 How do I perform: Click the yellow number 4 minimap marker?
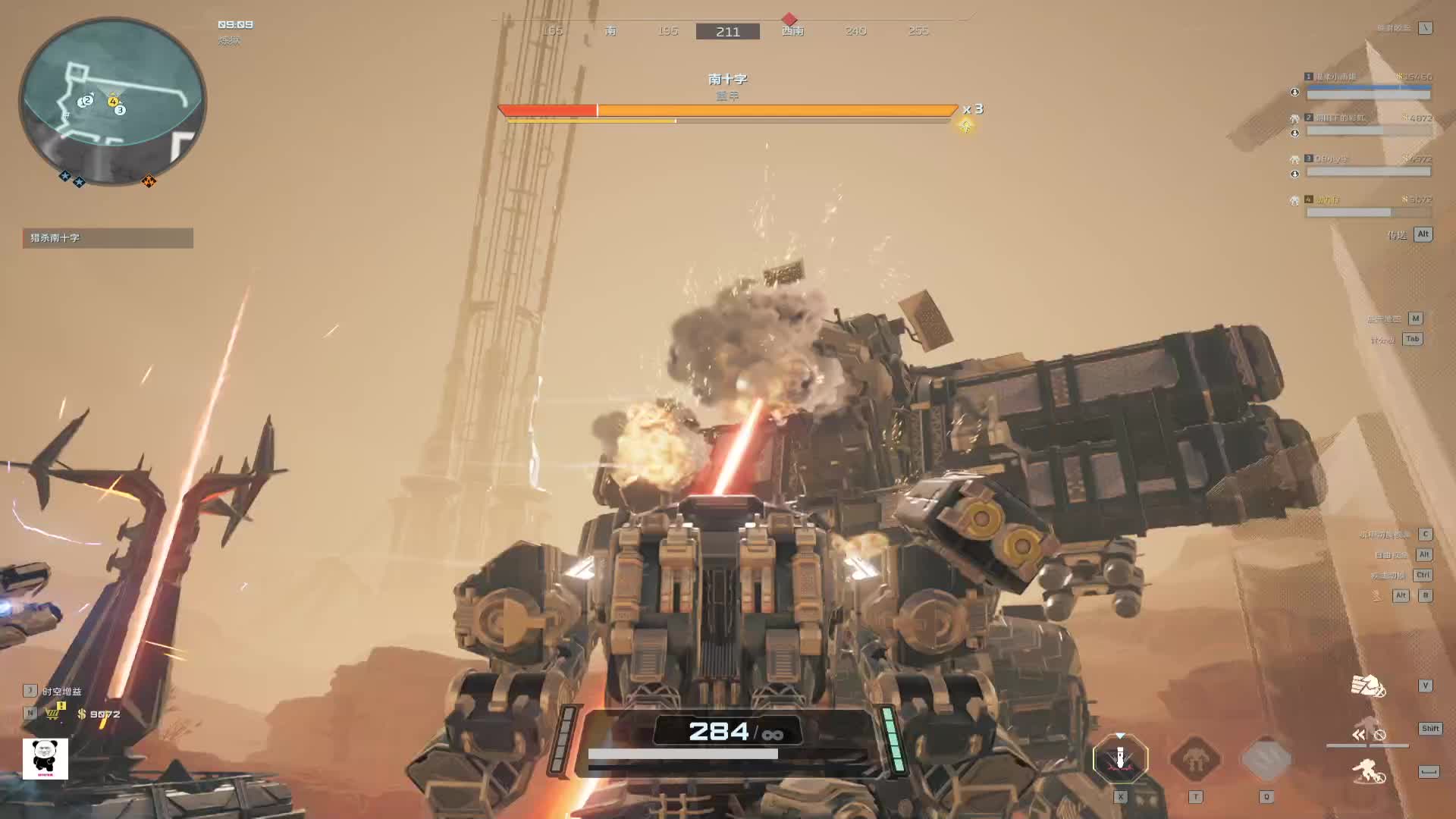click(113, 101)
